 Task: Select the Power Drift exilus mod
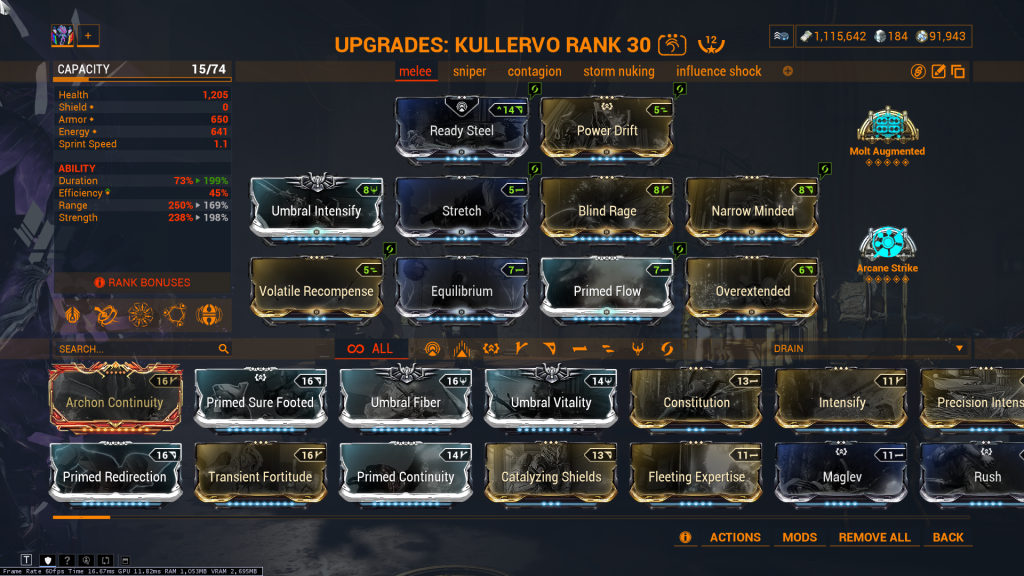tap(607, 129)
